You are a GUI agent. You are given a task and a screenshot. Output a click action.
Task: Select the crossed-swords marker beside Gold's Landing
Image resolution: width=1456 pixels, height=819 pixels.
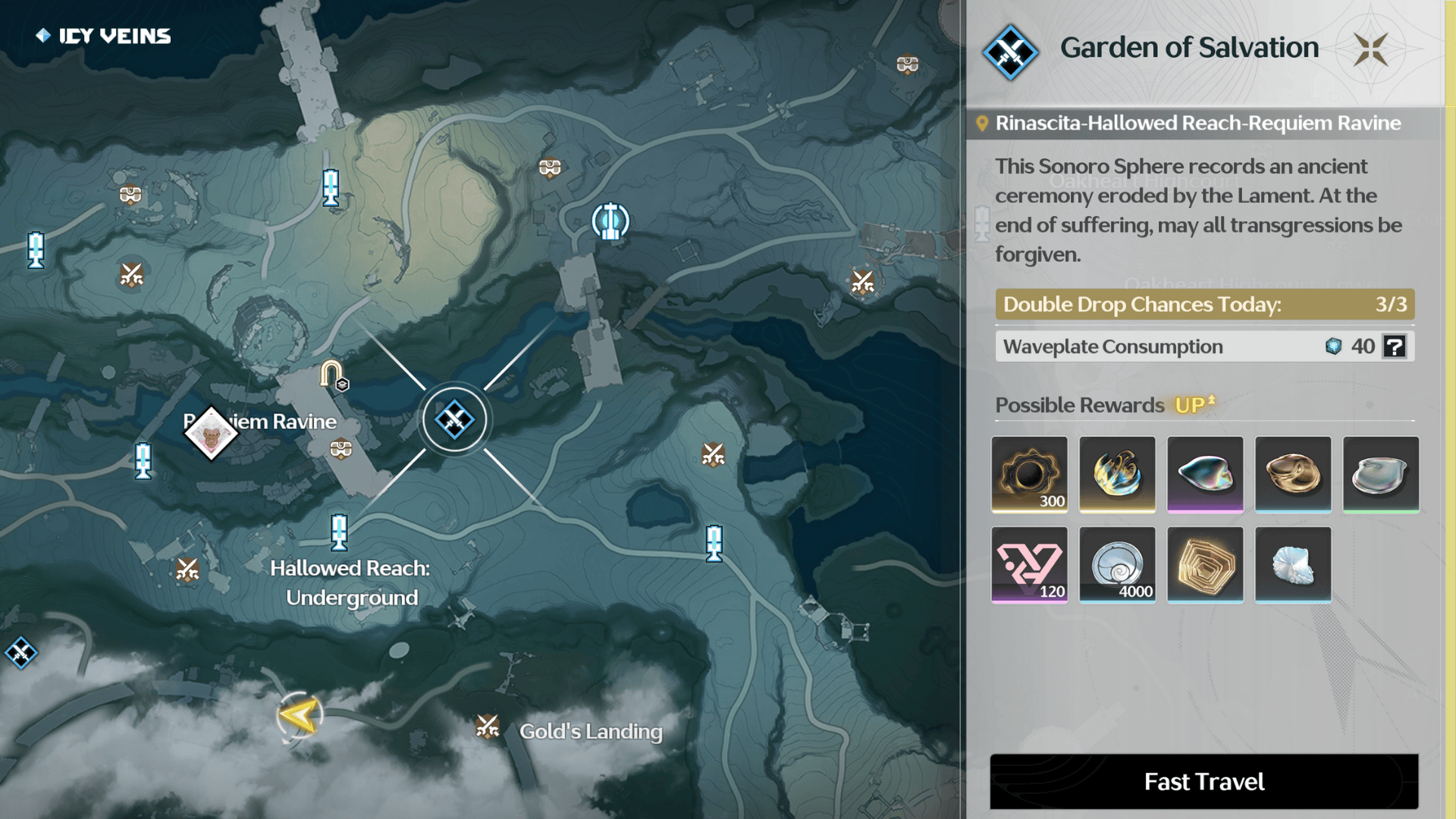point(488,727)
